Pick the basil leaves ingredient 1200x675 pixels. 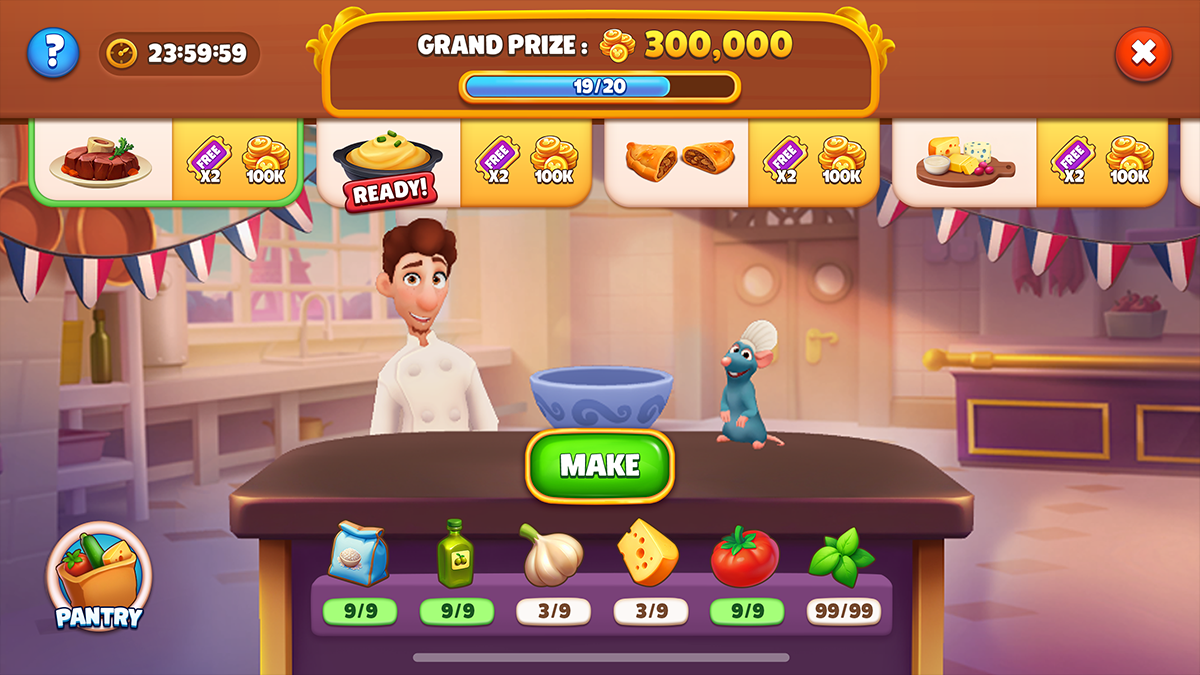(842, 556)
